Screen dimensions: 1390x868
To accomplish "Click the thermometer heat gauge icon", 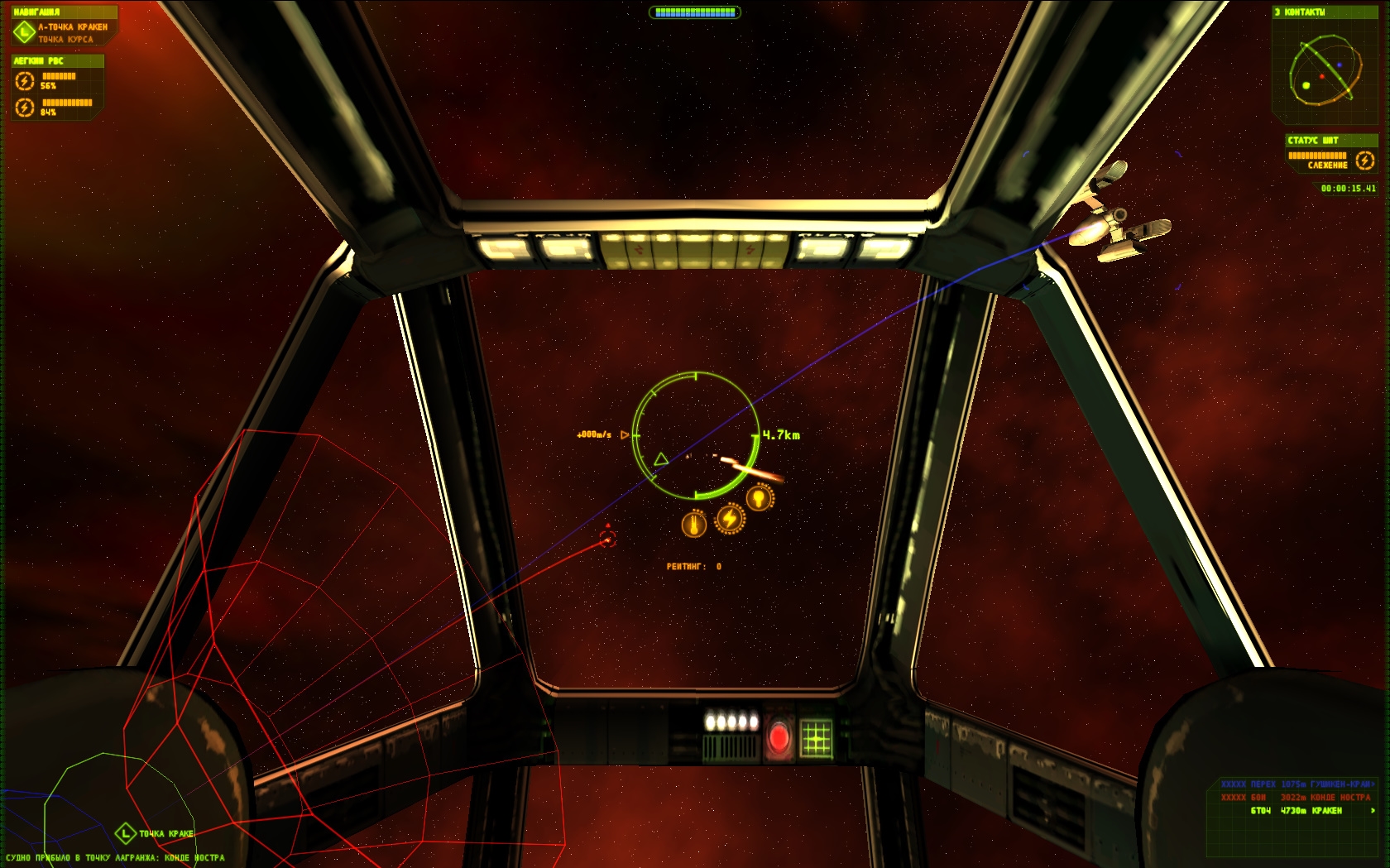I will pos(693,524).
